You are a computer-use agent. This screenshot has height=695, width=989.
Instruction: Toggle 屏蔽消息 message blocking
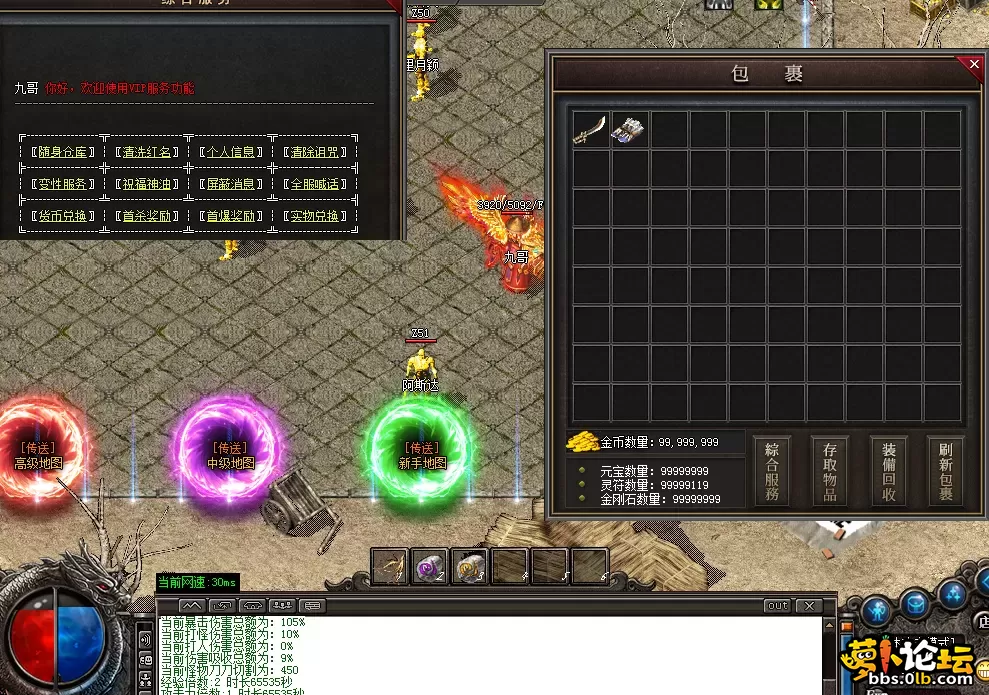[231, 184]
